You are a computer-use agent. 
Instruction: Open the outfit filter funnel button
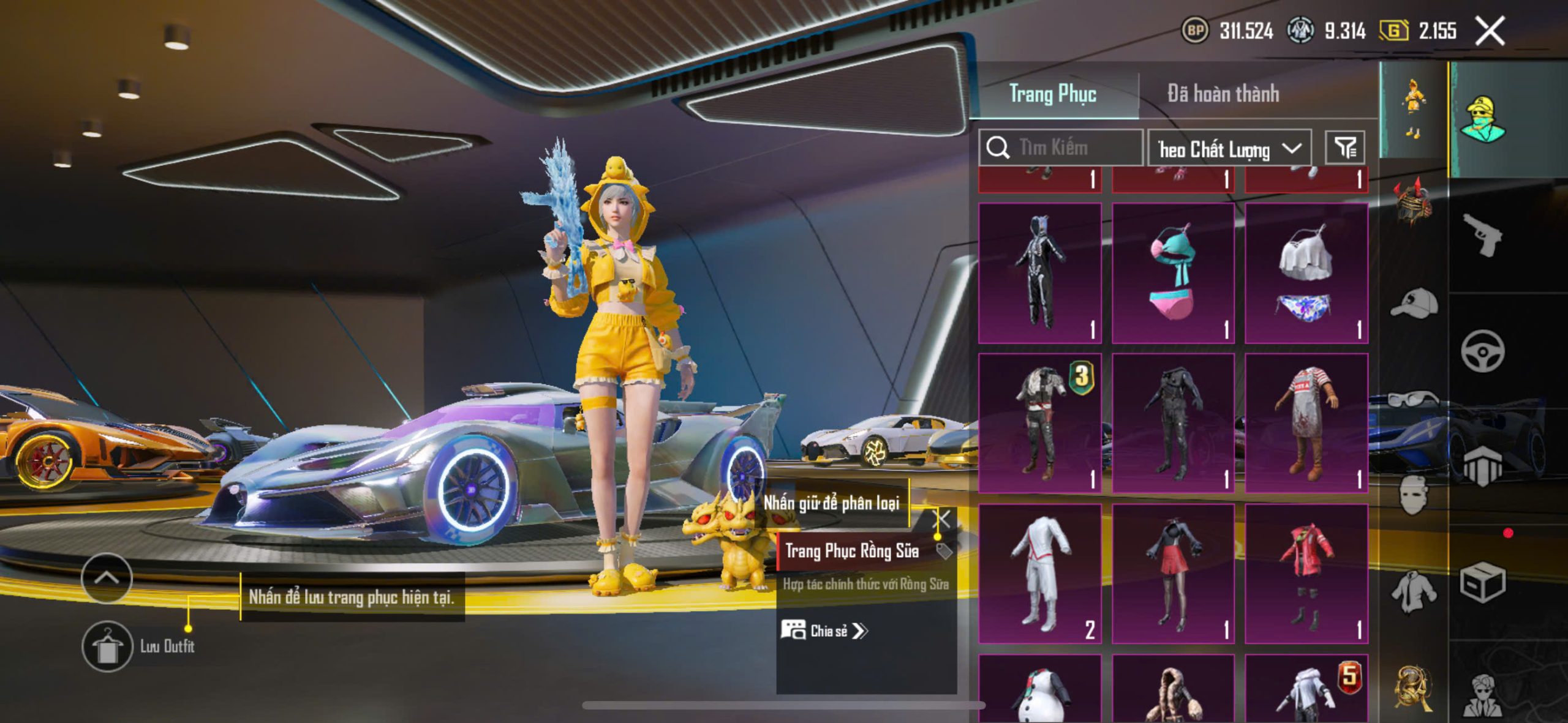click(x=1344, y=148)
